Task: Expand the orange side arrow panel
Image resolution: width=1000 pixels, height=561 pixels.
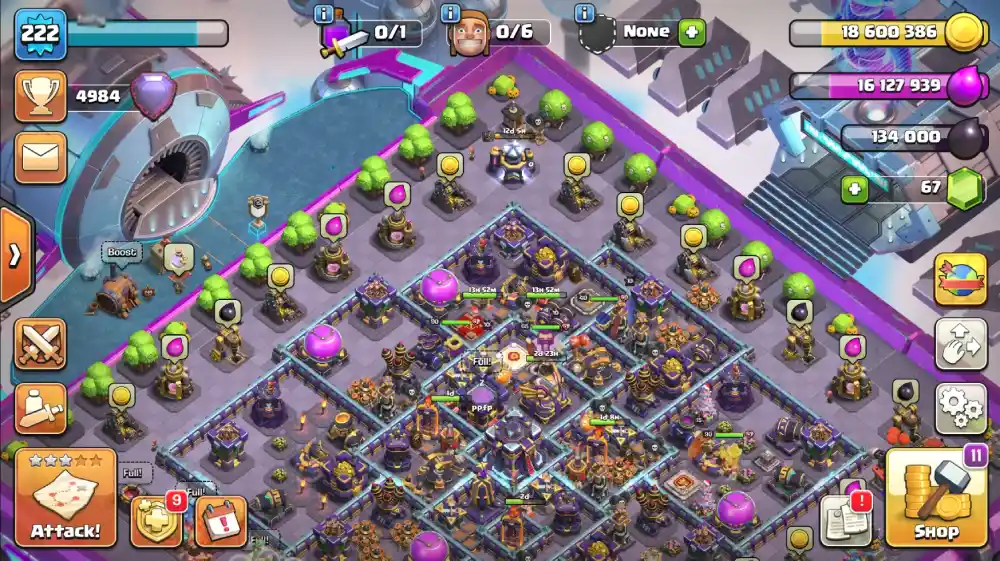Action: (15, 255)
